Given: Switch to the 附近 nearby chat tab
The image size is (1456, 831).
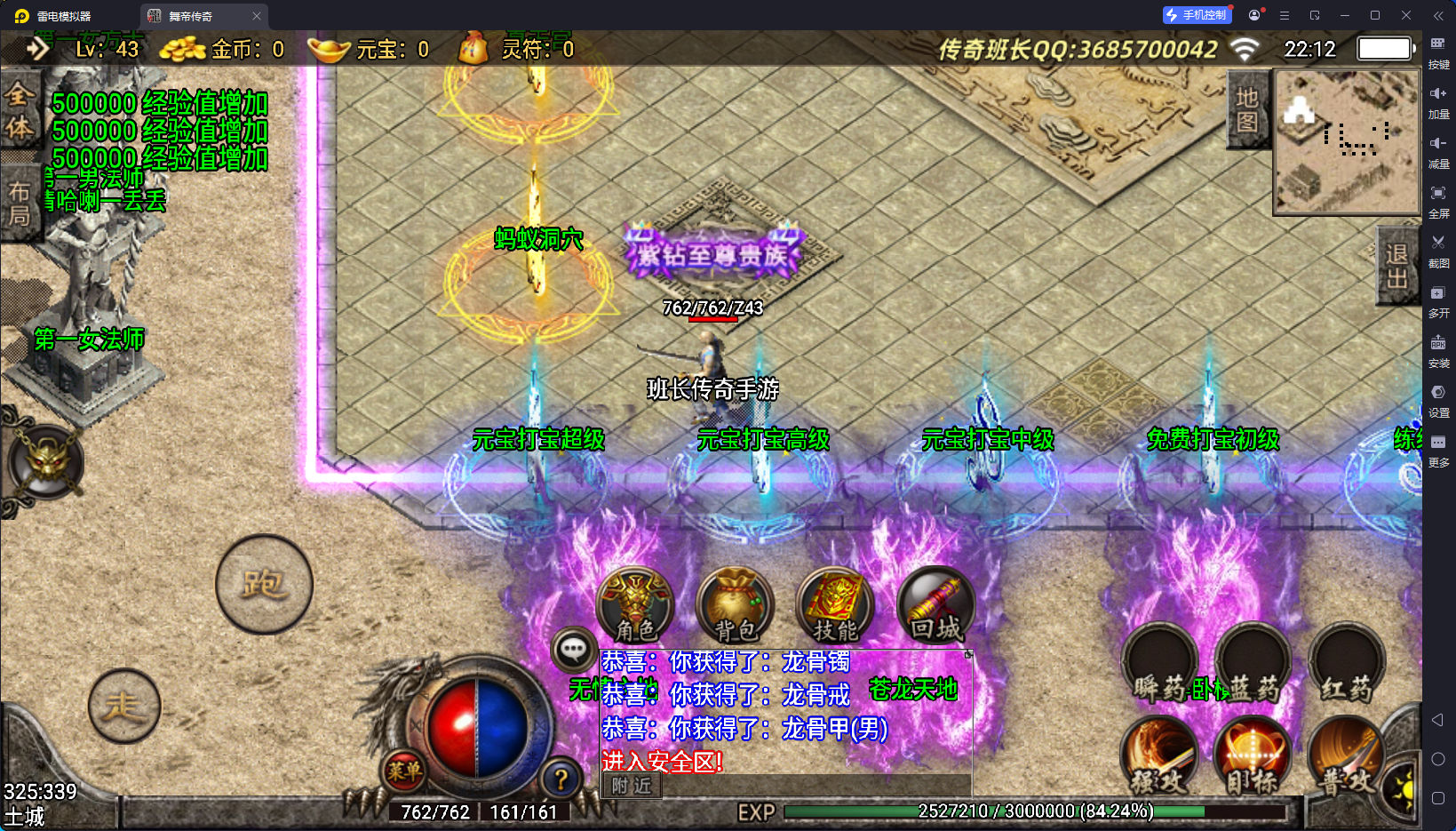Looking at the screenshot, I should pos(631,785).
